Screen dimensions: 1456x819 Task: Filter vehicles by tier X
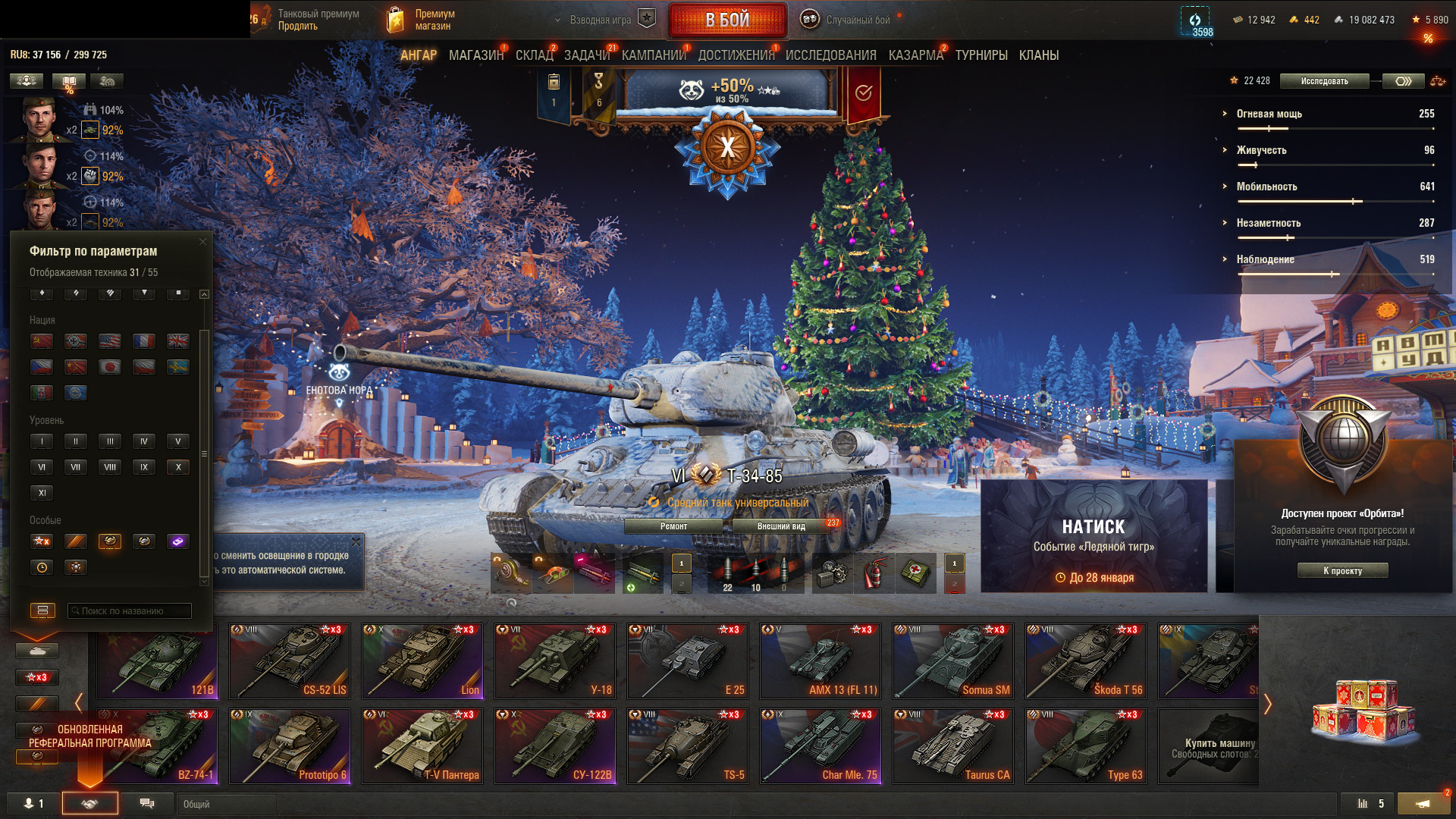point(178,467)
